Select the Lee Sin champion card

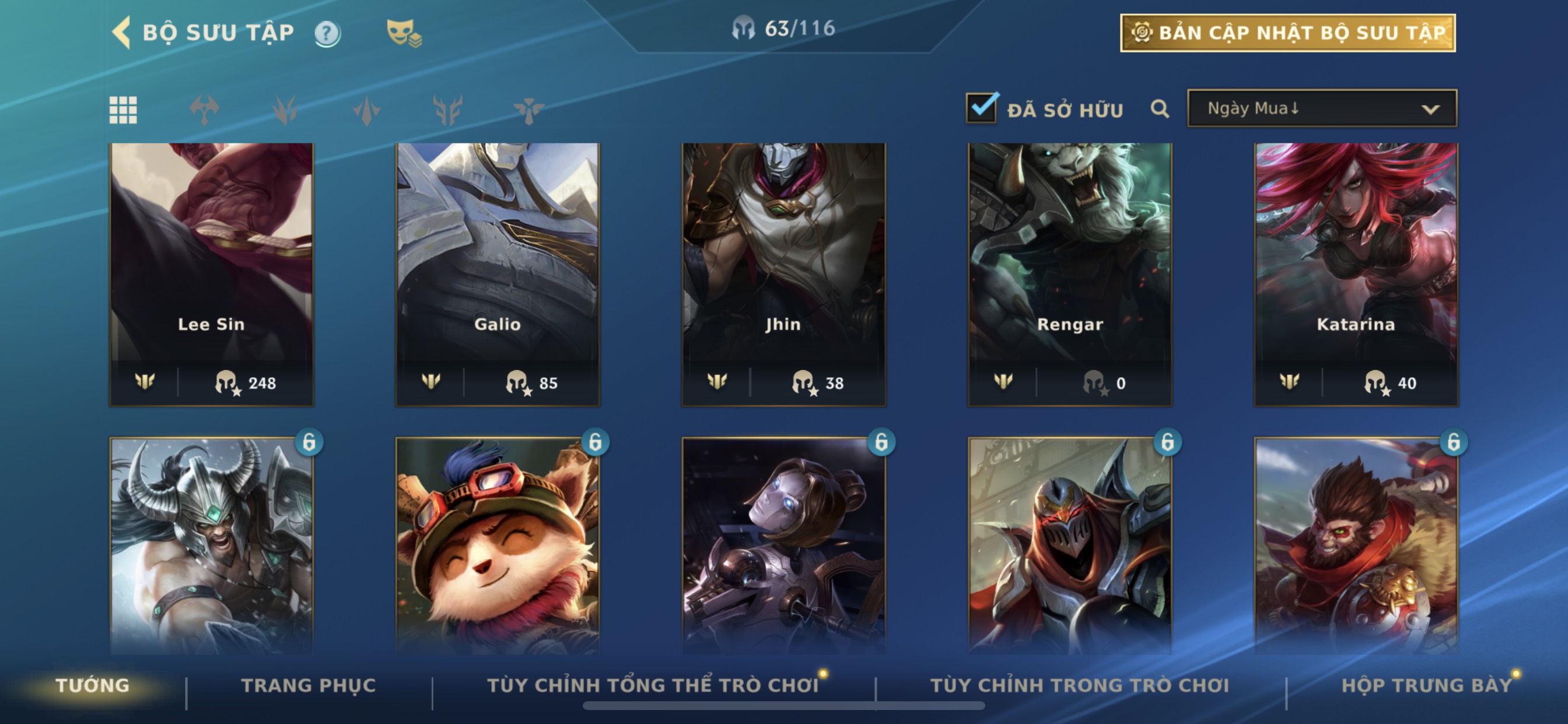pyautogui.click(x=212, y=274)
